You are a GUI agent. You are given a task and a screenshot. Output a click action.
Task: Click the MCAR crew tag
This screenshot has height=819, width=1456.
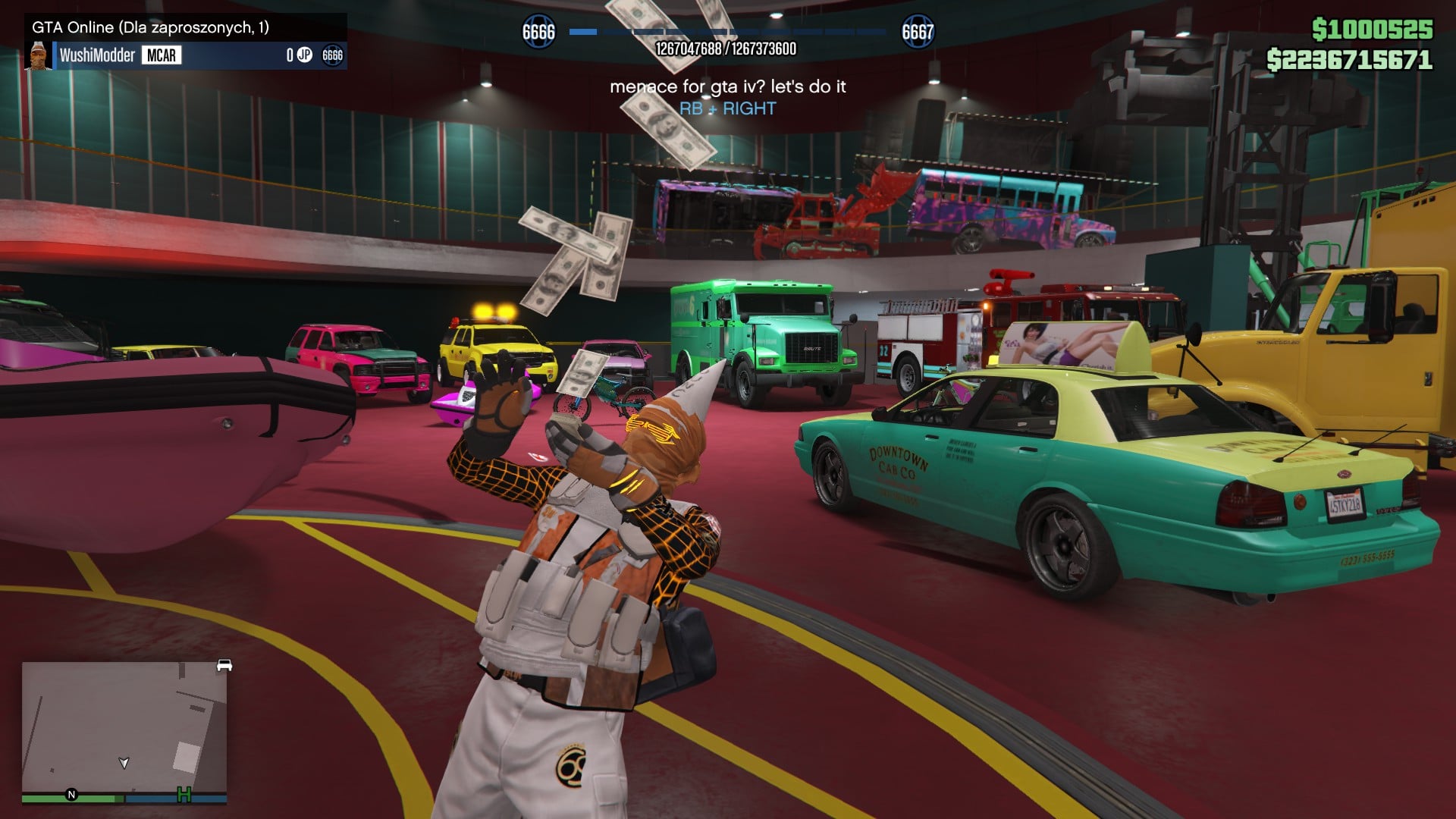tap(161, 55)
